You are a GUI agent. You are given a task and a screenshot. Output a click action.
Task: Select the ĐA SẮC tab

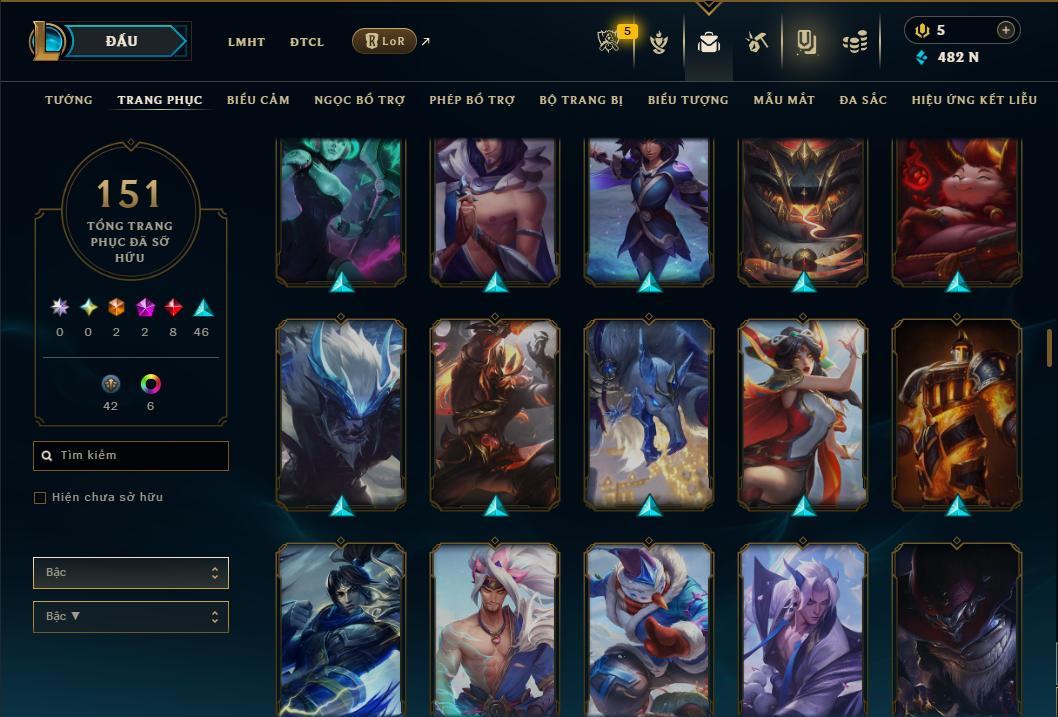tap(863, 100)
